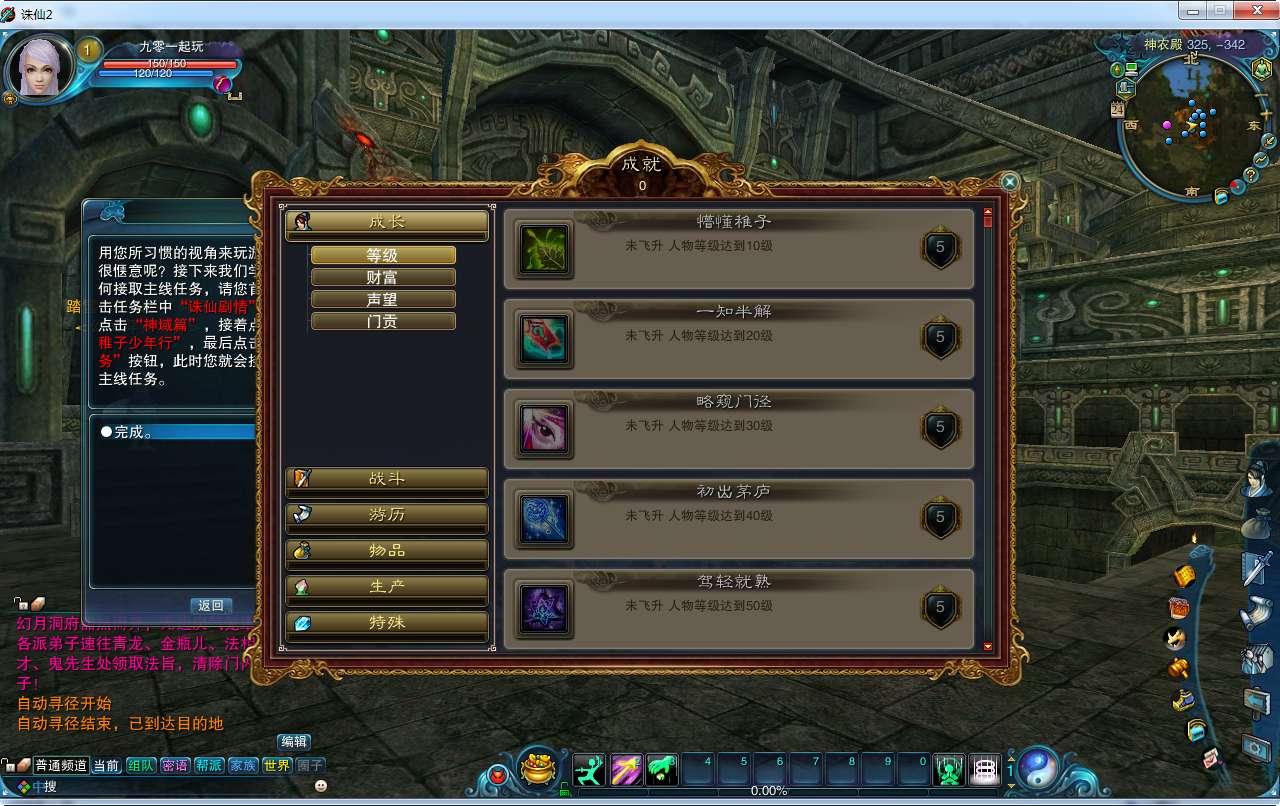This screenshot has width=1280, height=806.
Task: Click the 返回 button in quest dialog
Action: (211, 606)
